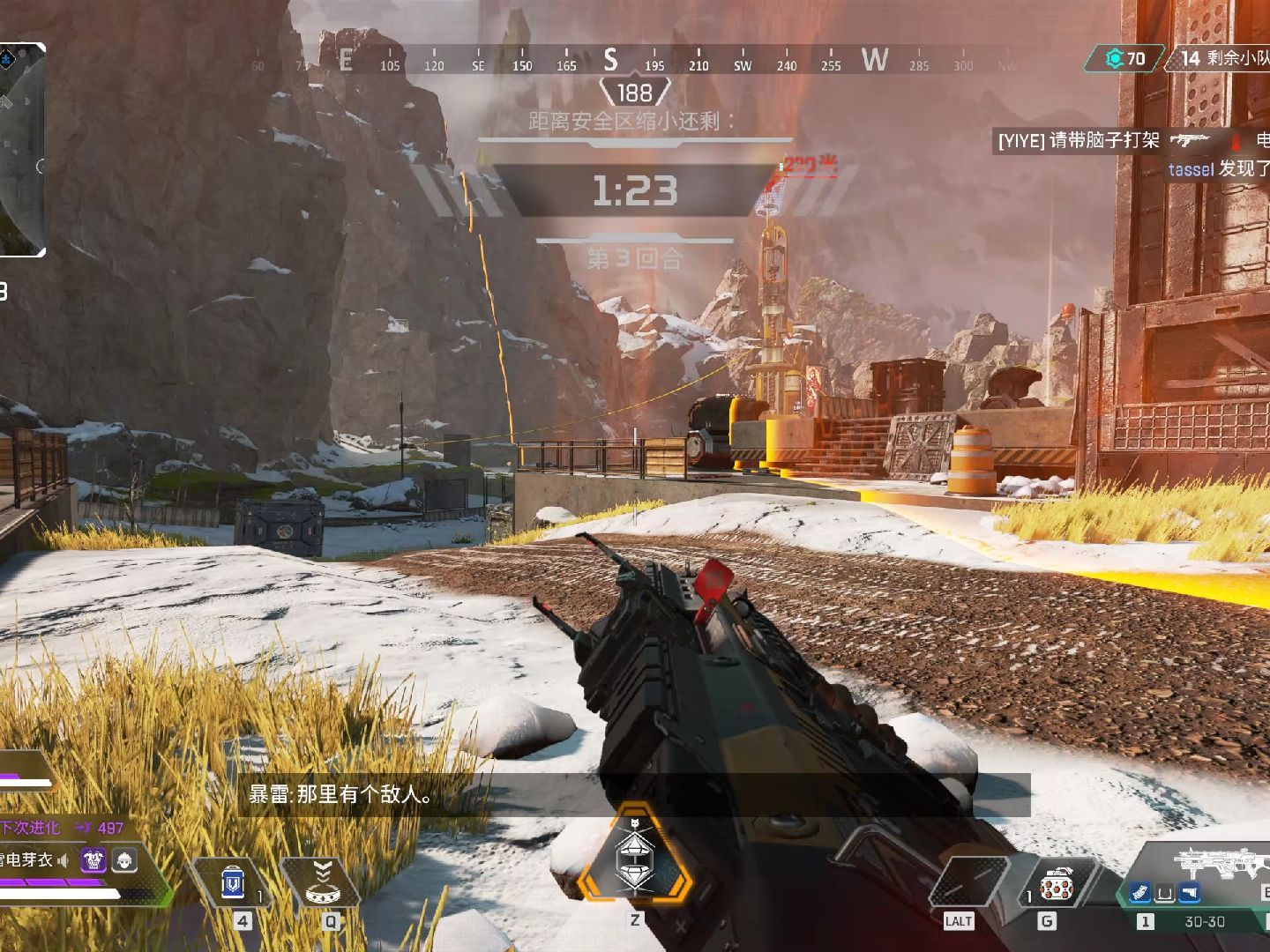
Task: Select the shield battery healing slot
Action: pos(233,882)
